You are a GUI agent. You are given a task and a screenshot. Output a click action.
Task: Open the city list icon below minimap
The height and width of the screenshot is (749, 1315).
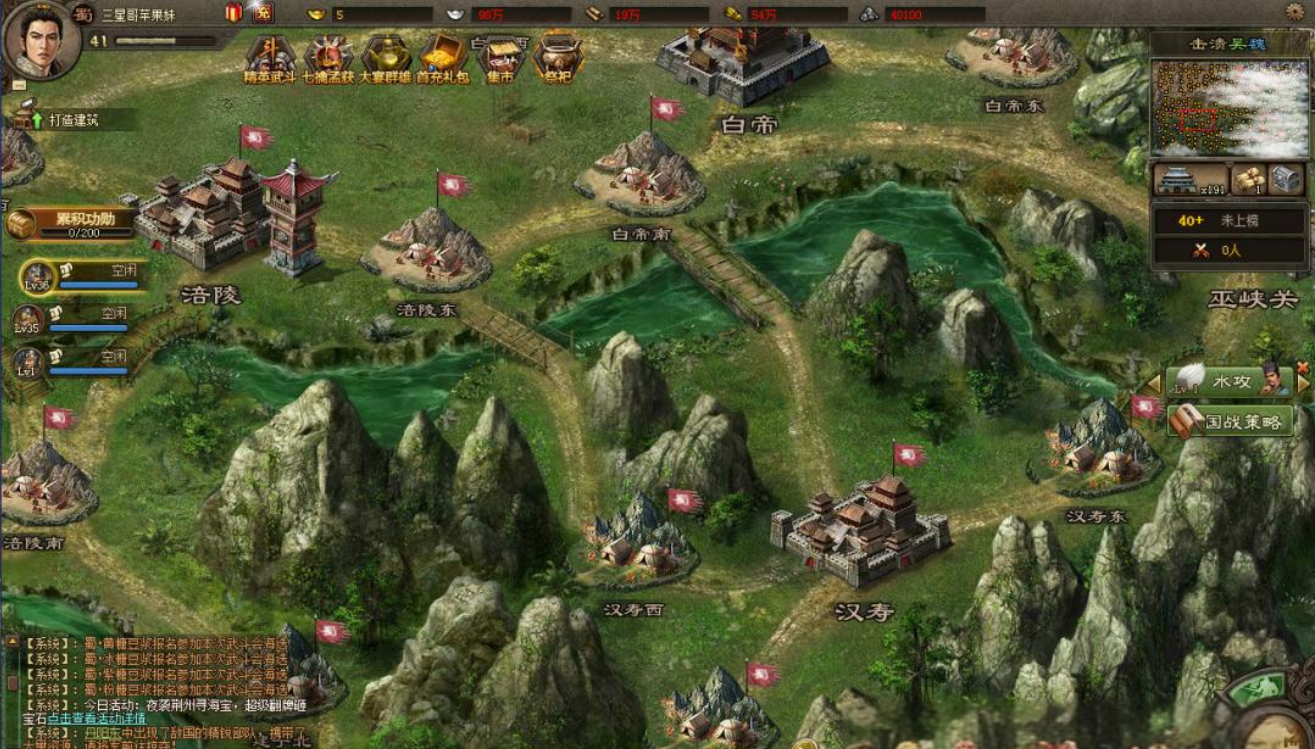[1189, 180]
